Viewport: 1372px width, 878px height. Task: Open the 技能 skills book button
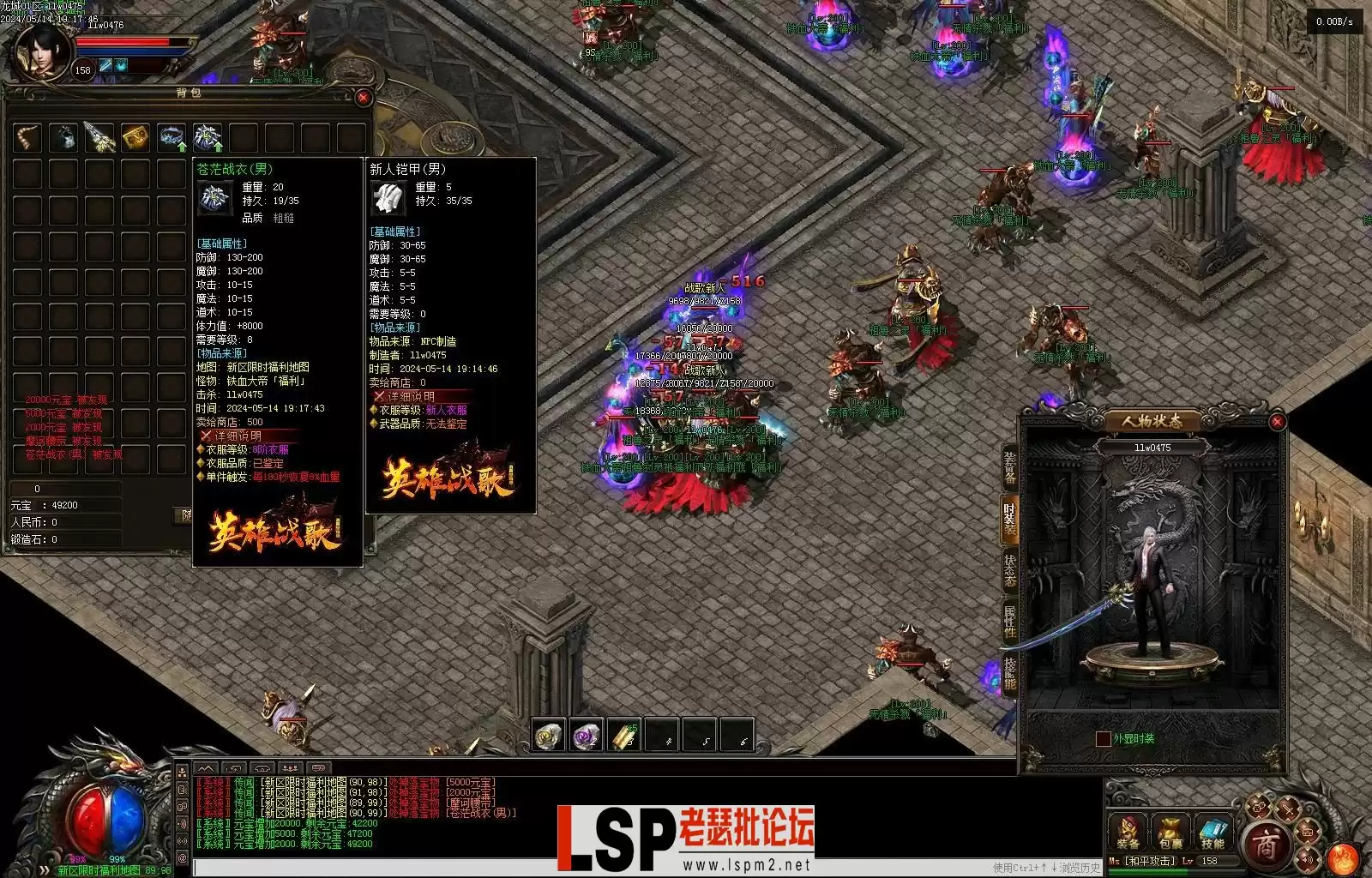[x=1213, y=833]
